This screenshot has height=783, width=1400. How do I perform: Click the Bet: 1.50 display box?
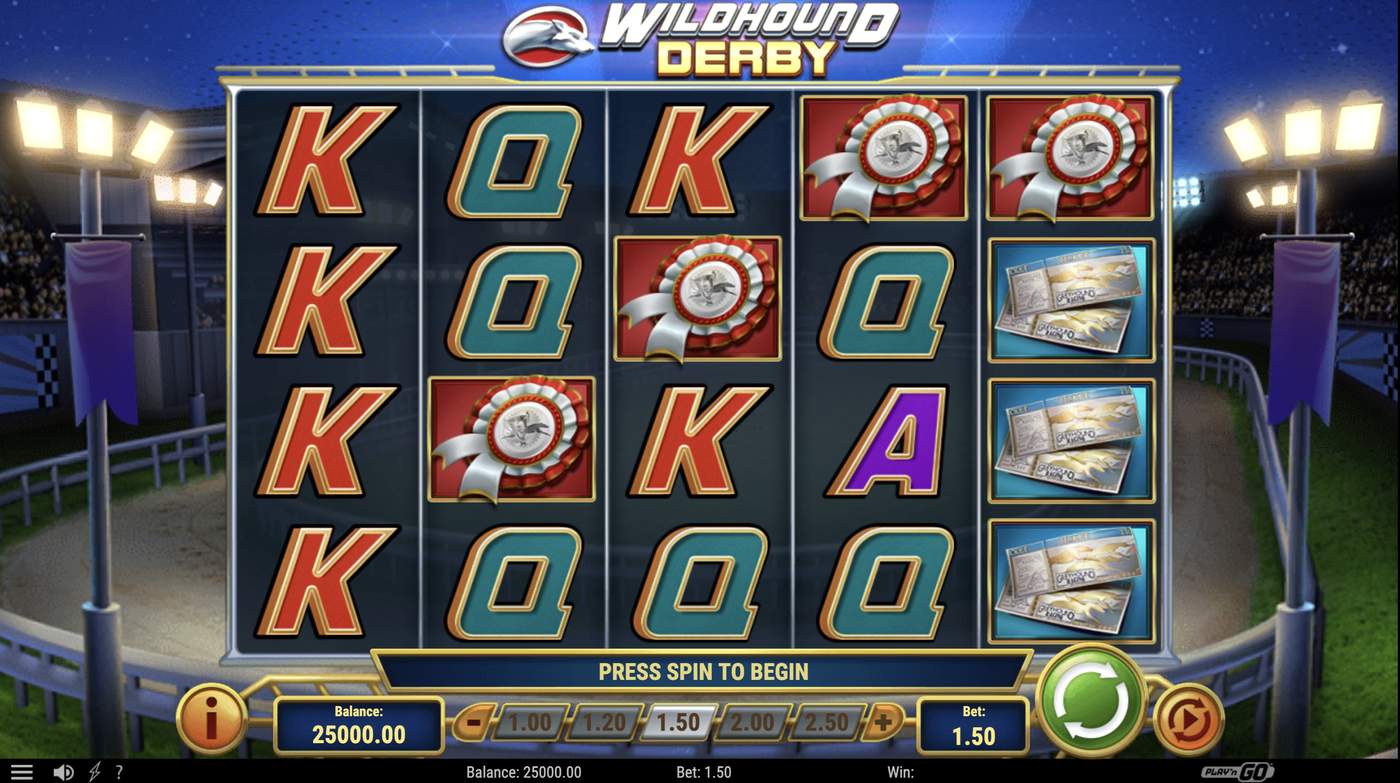pos(972,722)
